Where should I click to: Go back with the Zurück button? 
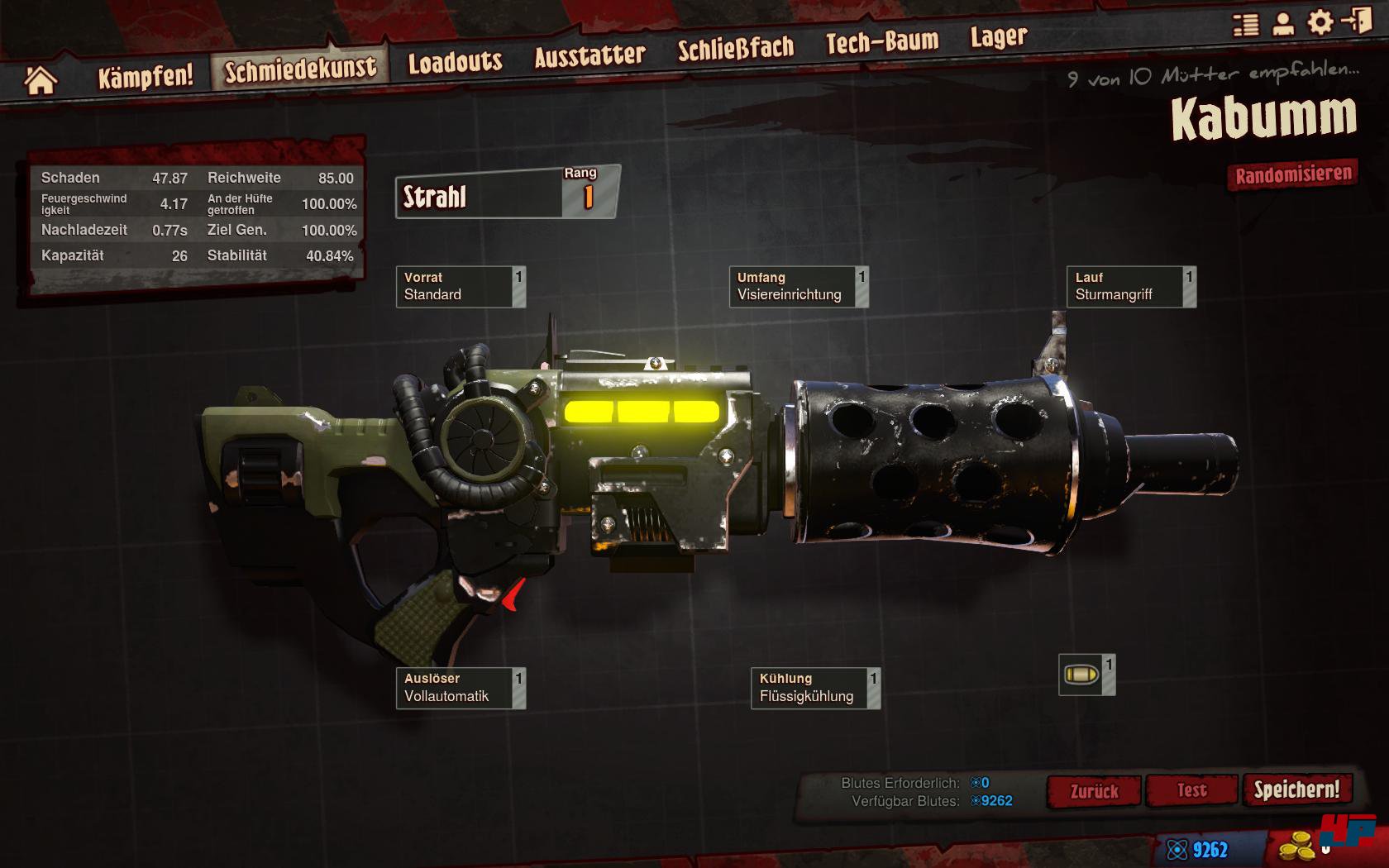1094,791
